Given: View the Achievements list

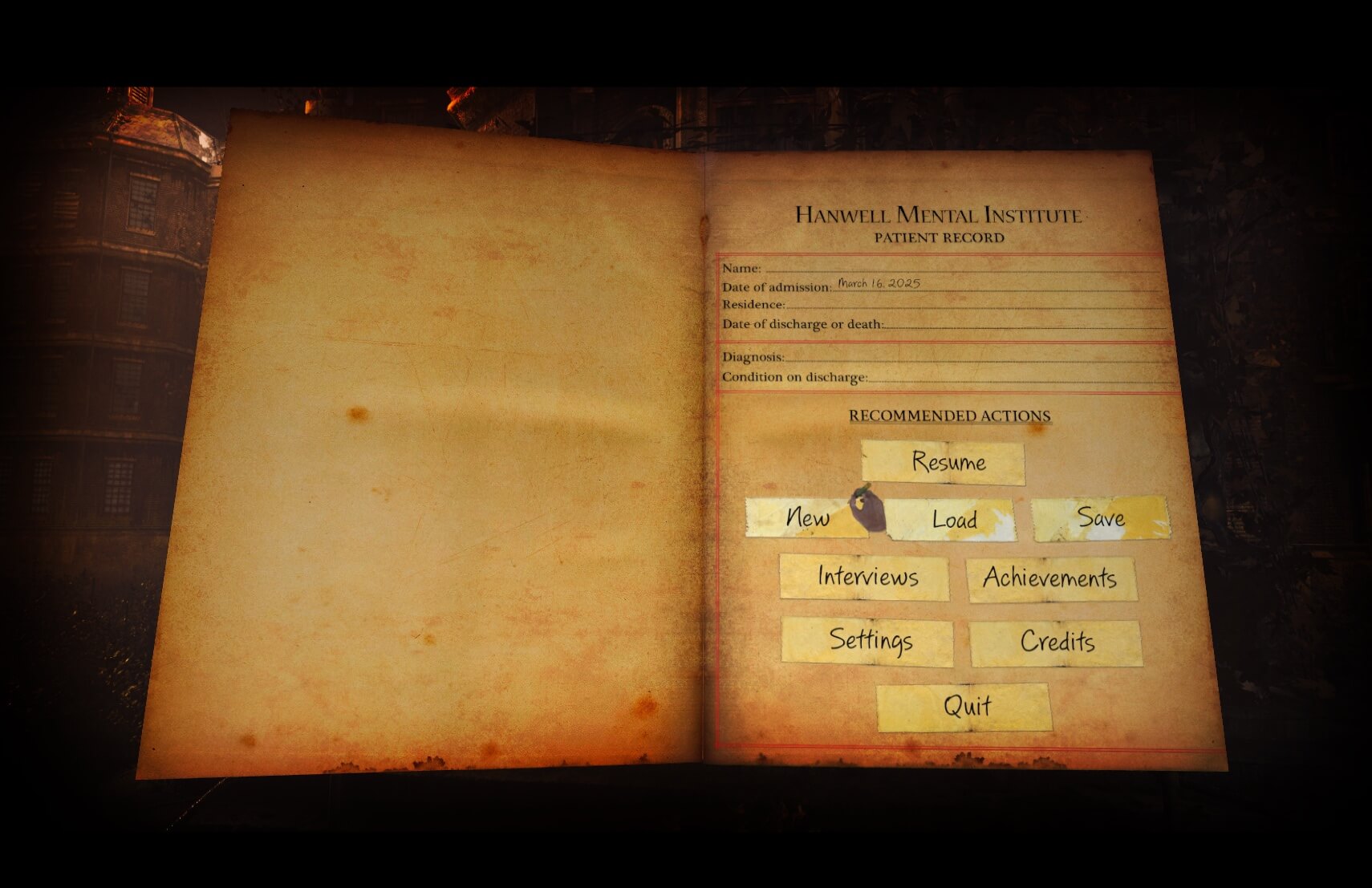Looking at the screenshot, I should click(x=1052, y=579).
